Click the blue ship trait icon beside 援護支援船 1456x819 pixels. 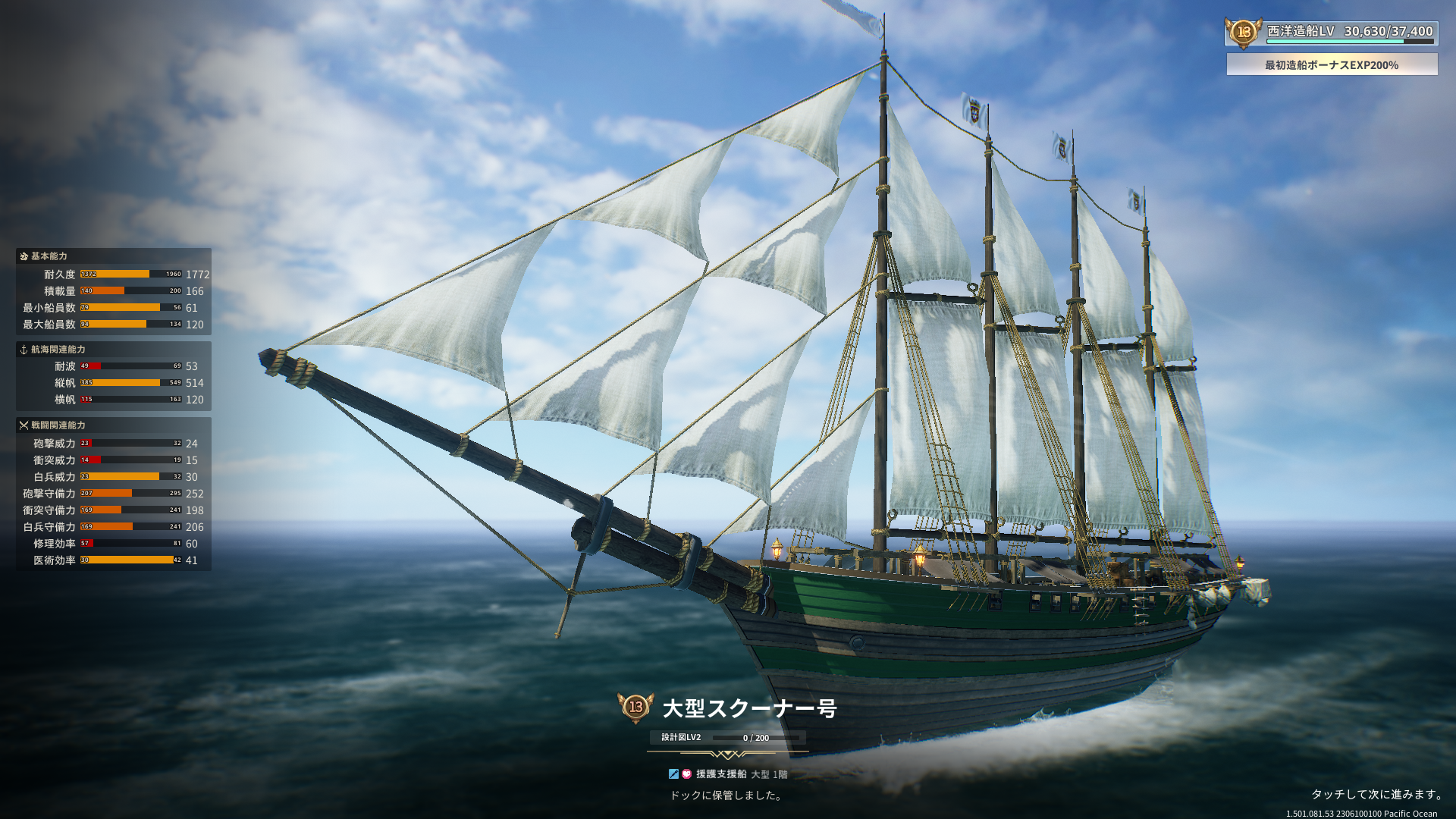tap(673, 774)
